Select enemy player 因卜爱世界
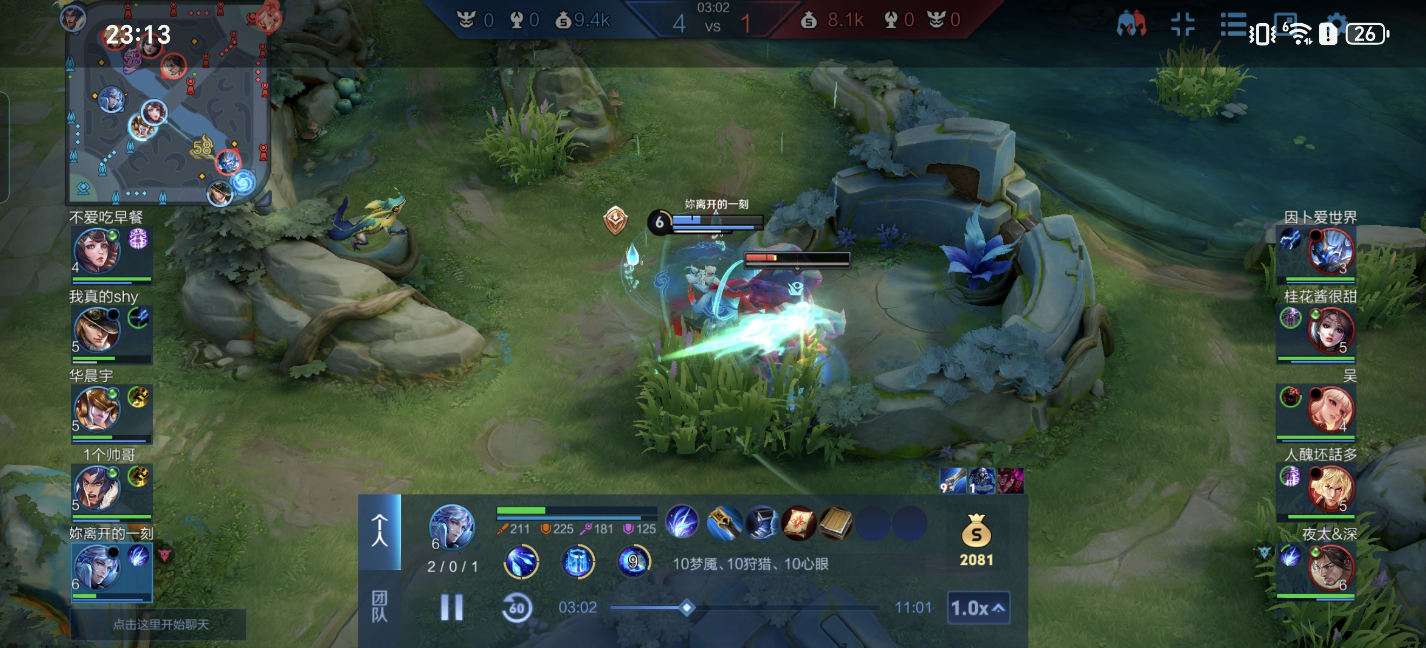The image size is (1426, 648). 1331,250
